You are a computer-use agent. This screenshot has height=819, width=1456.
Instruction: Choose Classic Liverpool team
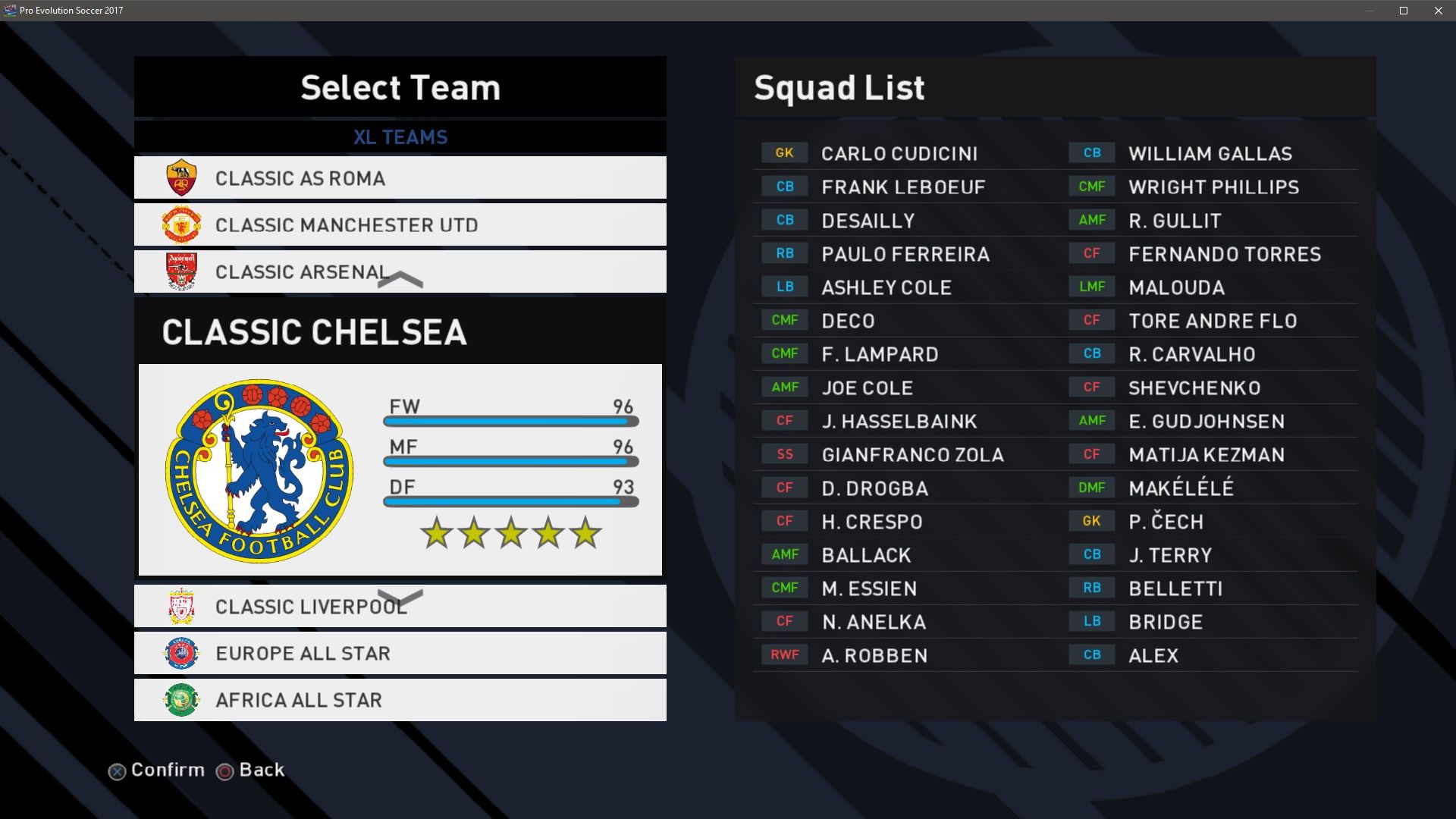[400, 607]
